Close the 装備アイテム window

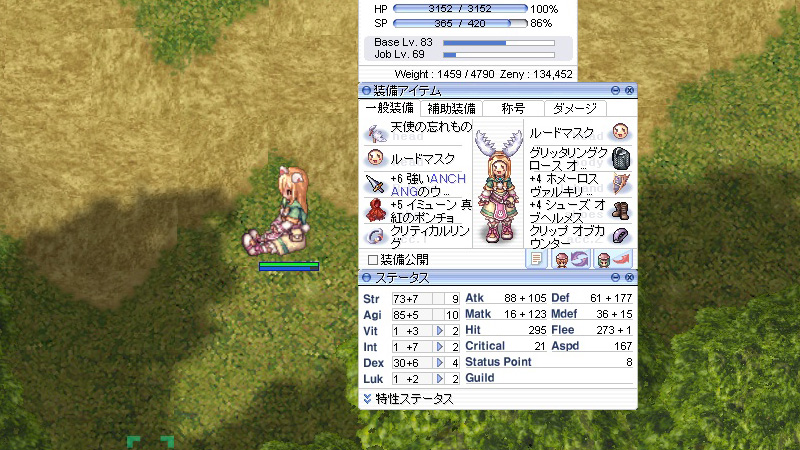[630, 91]
